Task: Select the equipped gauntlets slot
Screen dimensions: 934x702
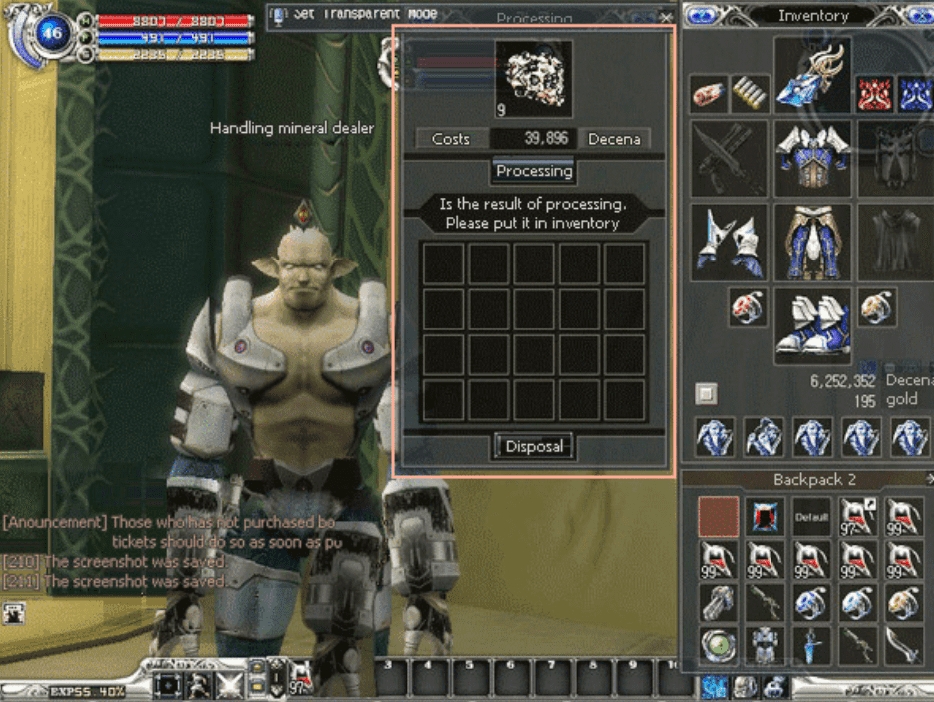Action: click(x=730, y=242)
